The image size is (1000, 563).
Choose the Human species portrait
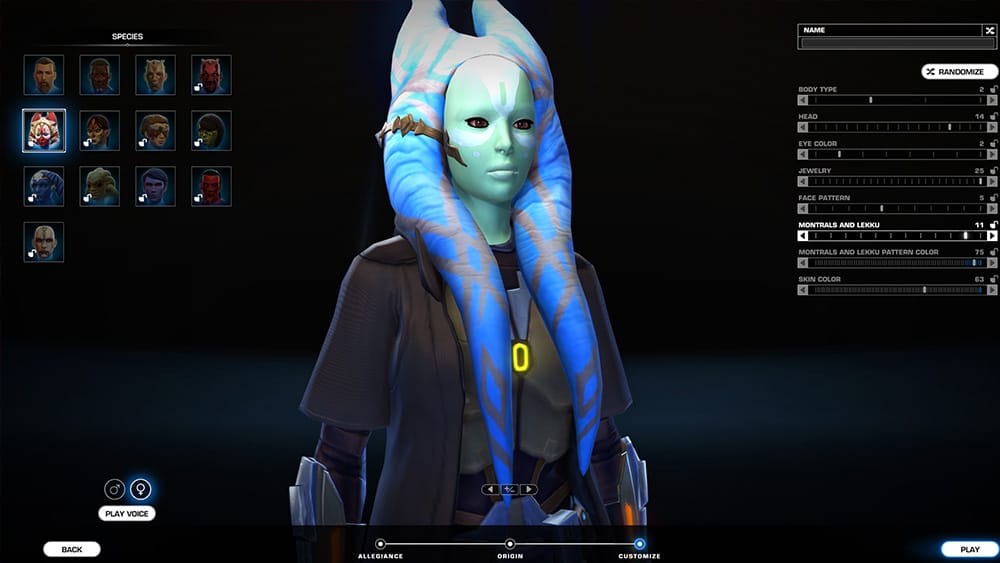(44, 75)
